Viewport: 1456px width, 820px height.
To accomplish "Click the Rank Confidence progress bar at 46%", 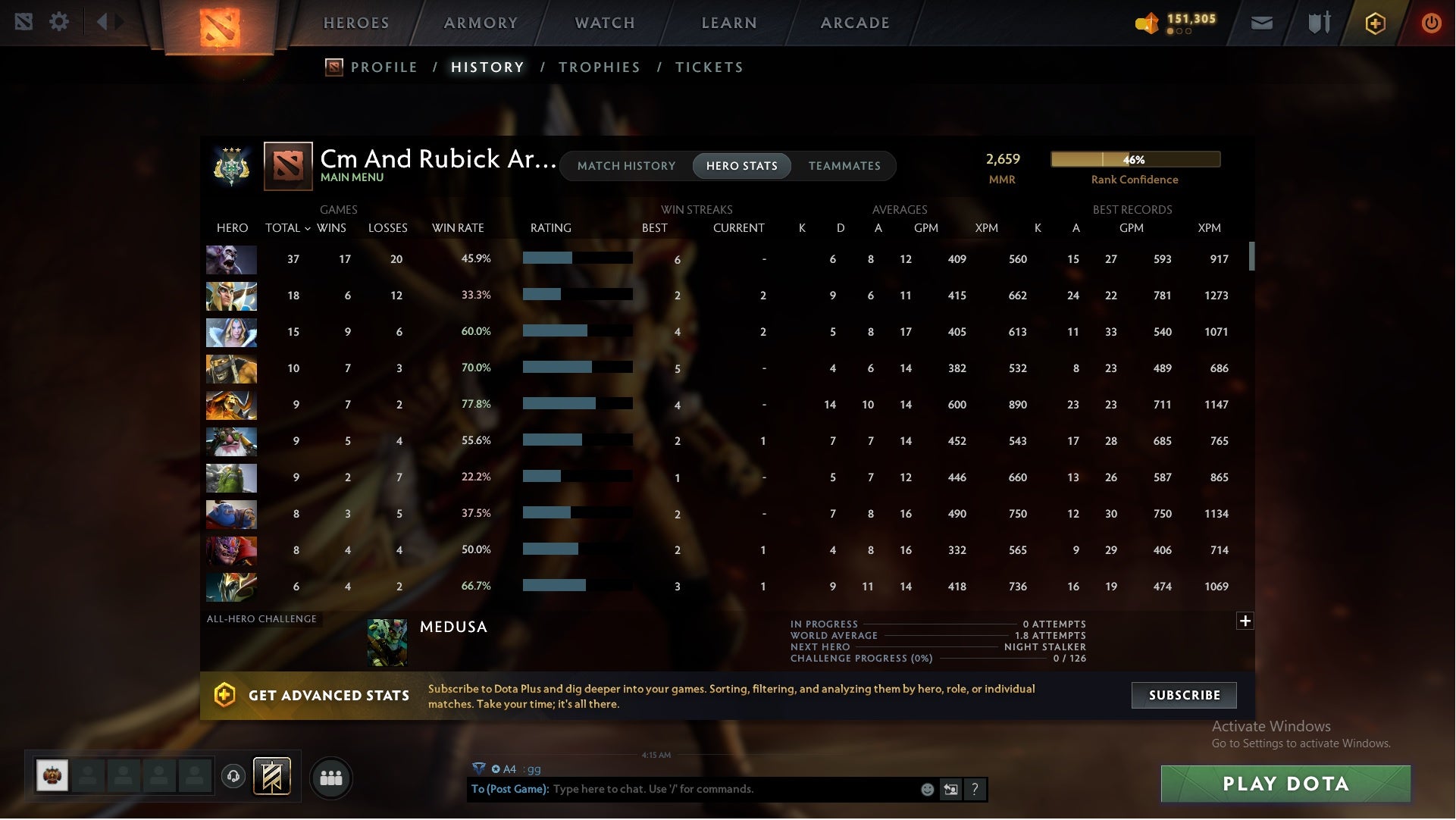I will [1135, 160].
